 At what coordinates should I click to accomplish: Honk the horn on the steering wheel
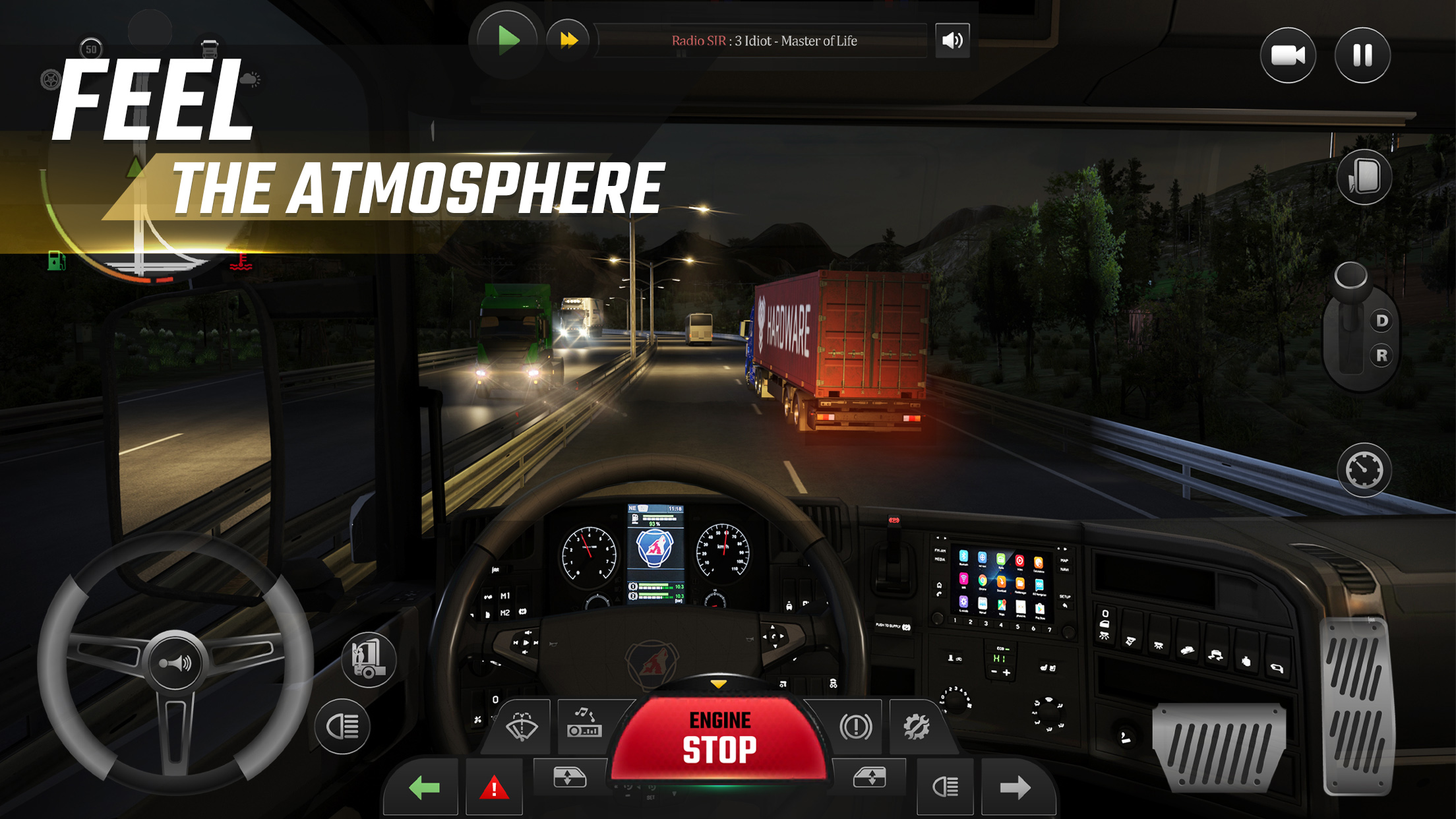tap(175, 662)
